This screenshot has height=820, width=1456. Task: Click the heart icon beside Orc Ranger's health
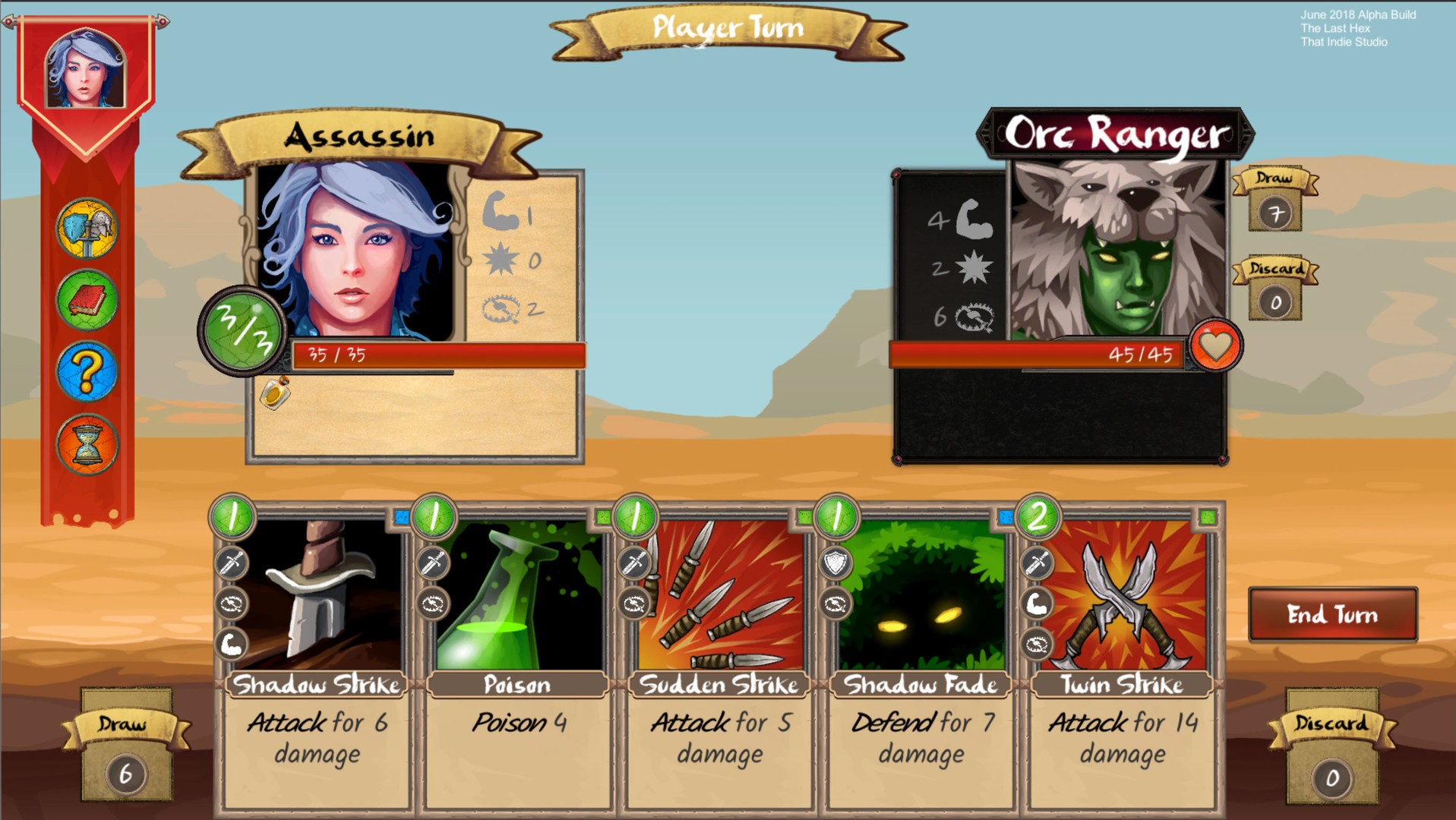point(1214,346)
